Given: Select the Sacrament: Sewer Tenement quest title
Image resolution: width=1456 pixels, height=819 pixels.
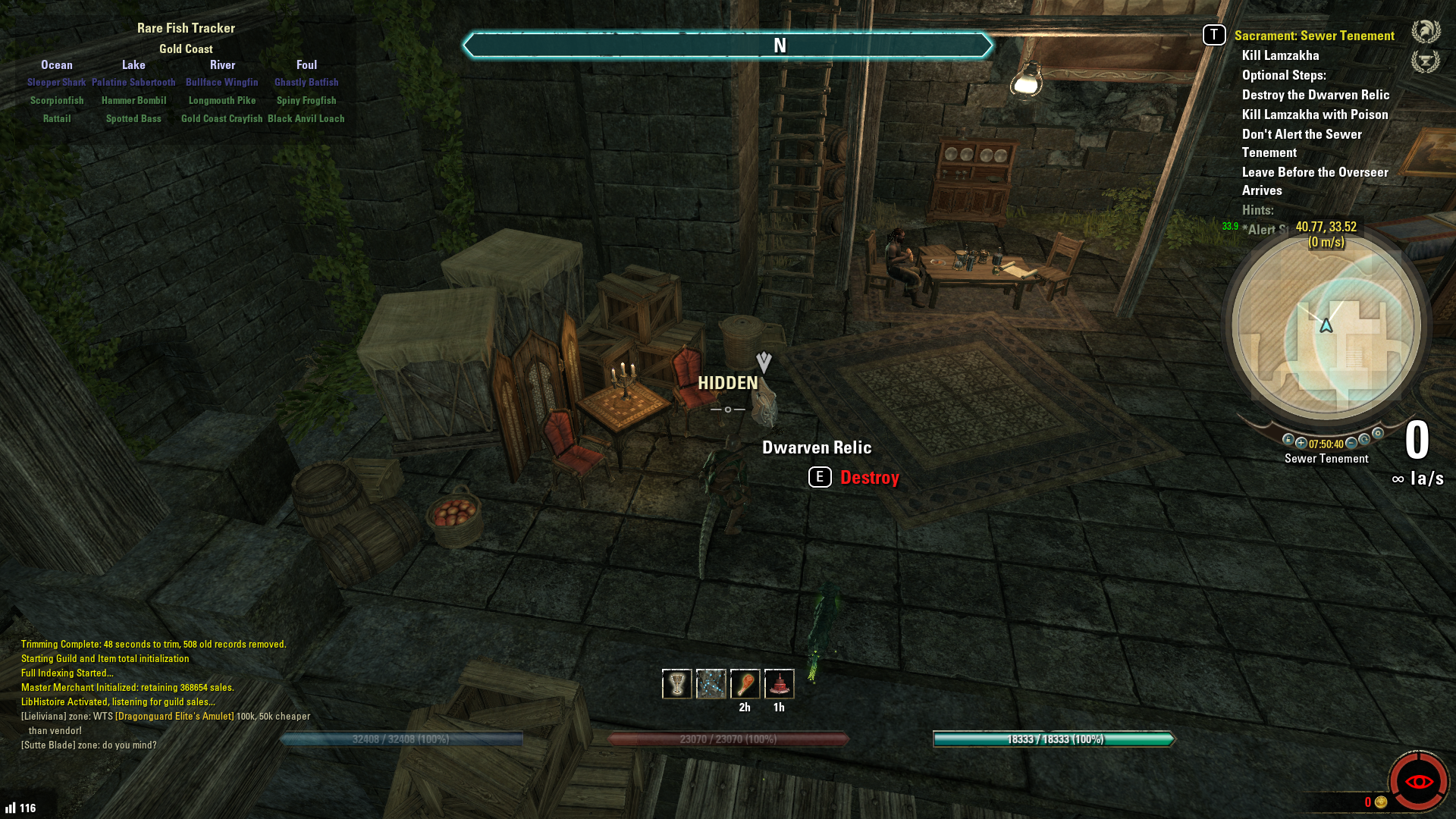Looking at the screenshot, I should point(1313,36).
